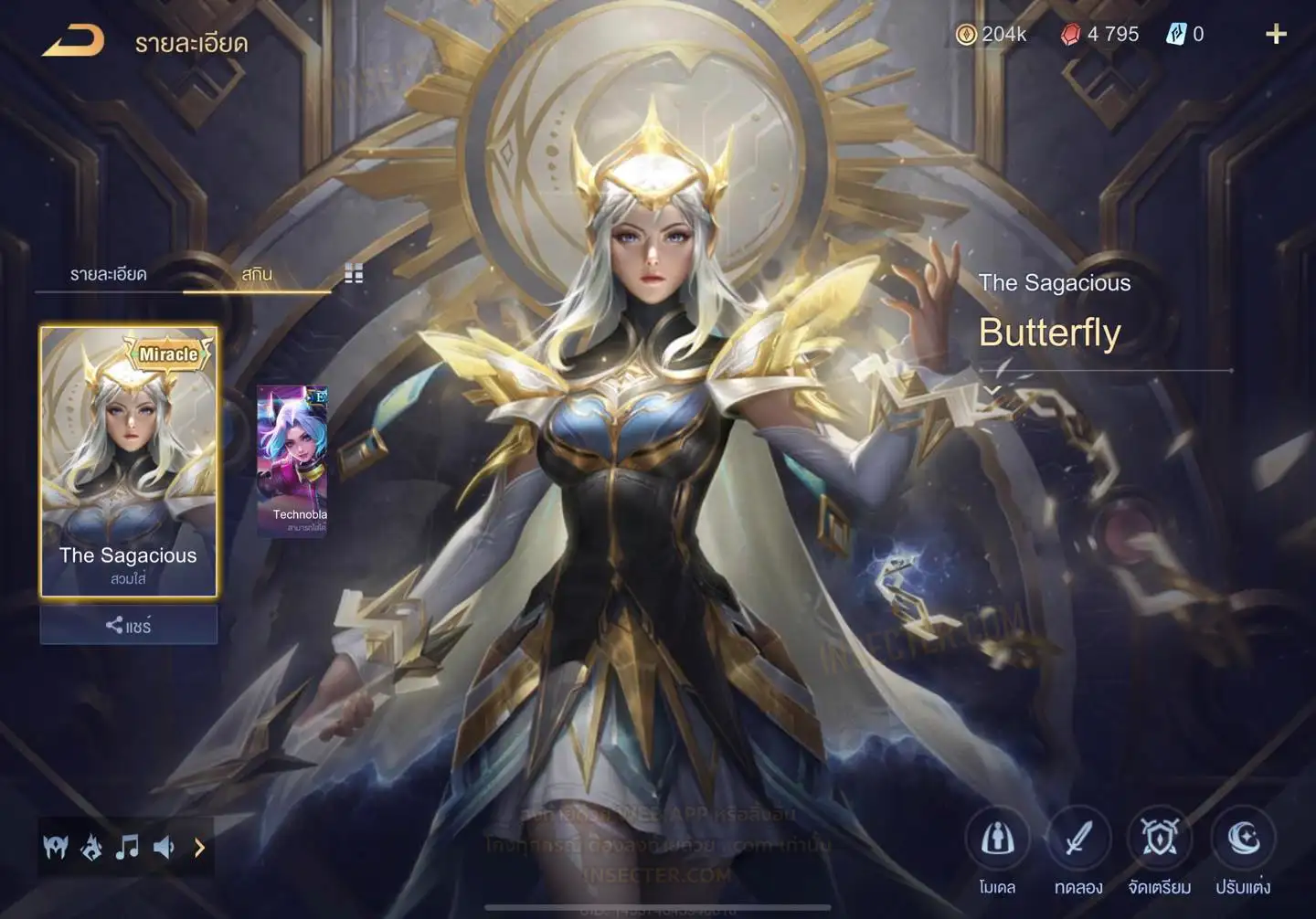Select The Sagacious Miracle skin card
Image resolution: width=1316 pixels, height=919 pixels.
129,461
